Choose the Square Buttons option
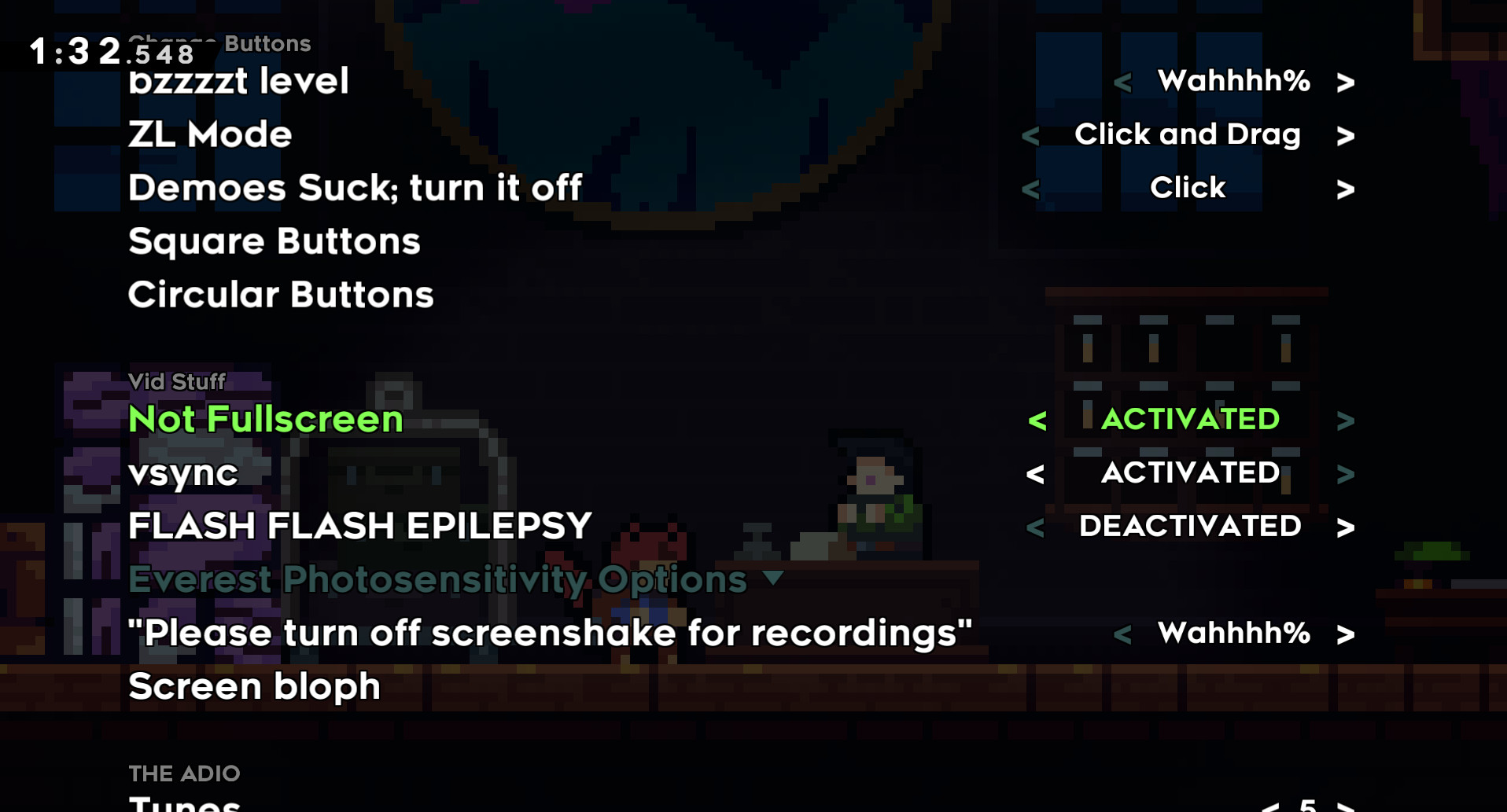 (x=274, y=241)
